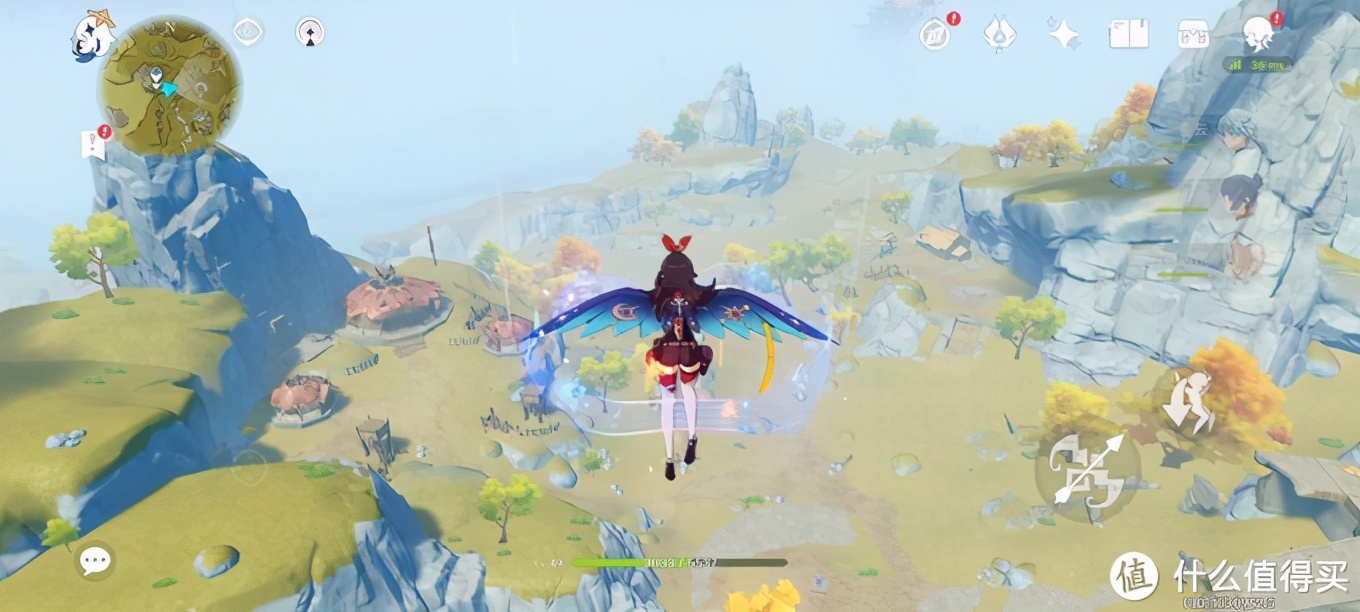This screenshot has height=612, width=1360.
Task: Tap the bow and arrow attack button
Action: [x=1087, y=469]
